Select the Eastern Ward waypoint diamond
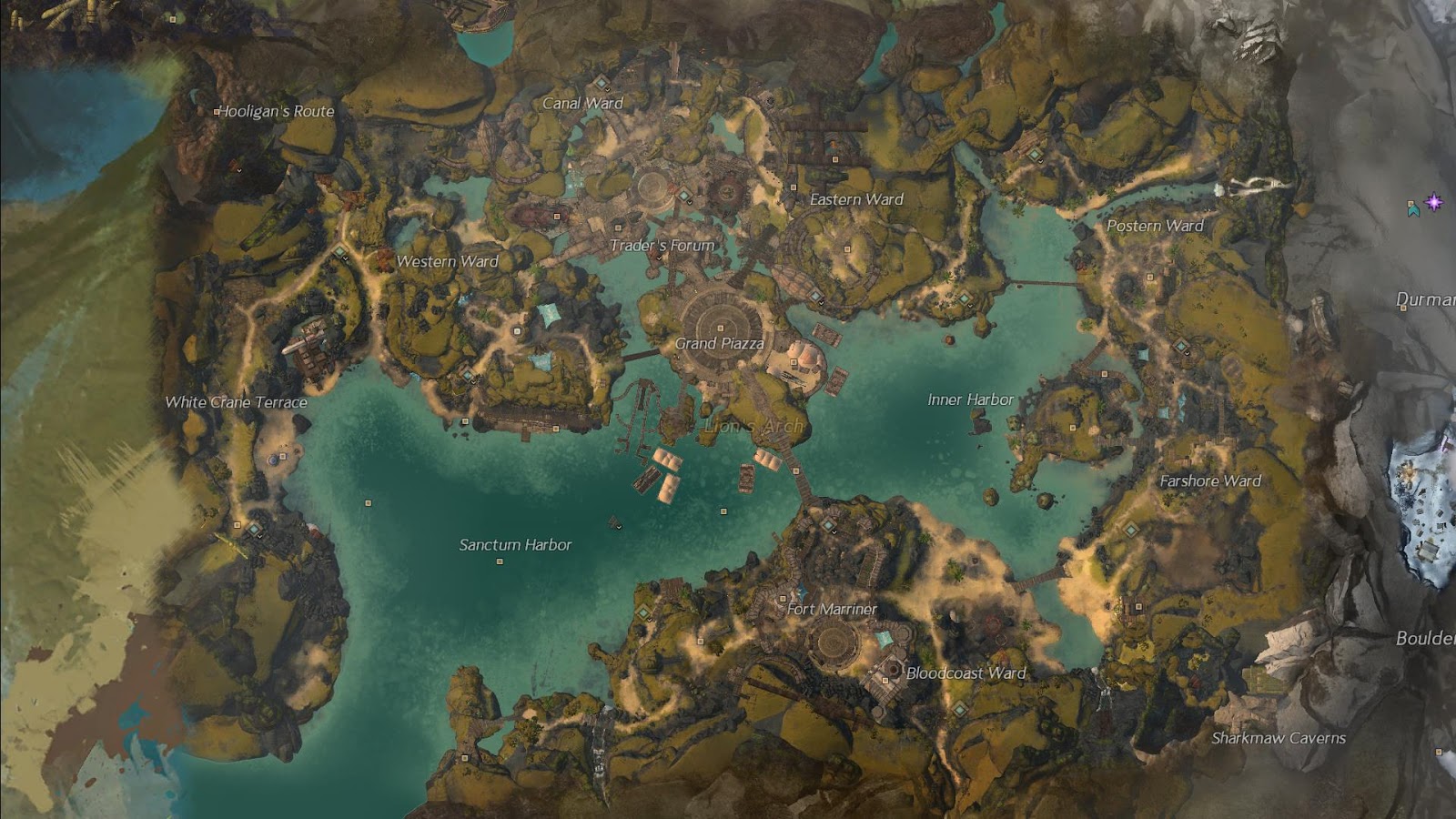This screenshot has height=819, width=1456. [816, 296]
